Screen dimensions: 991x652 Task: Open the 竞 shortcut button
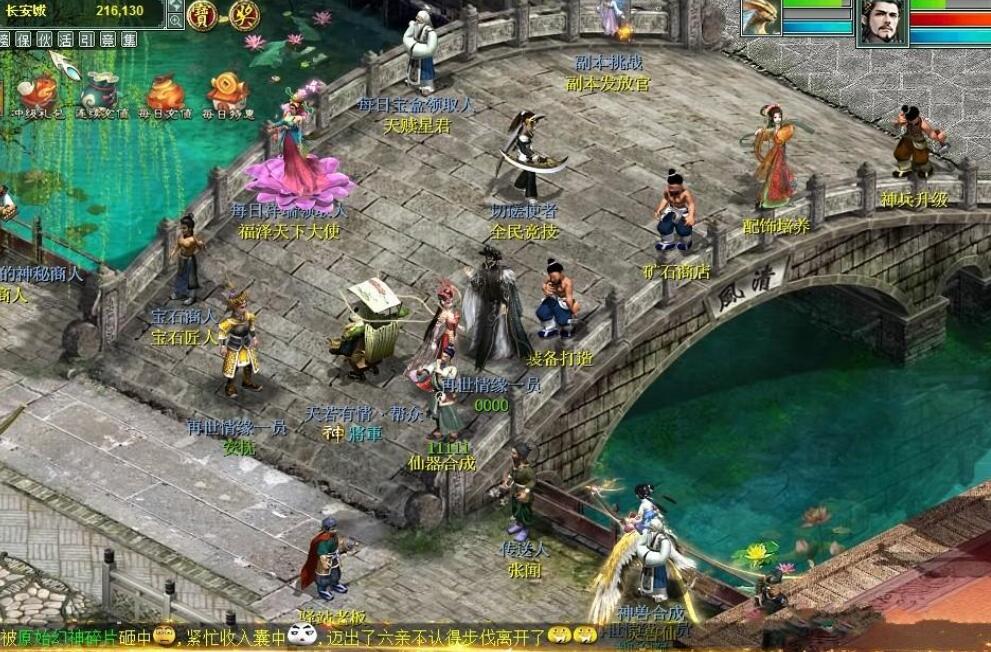(110, 40)
